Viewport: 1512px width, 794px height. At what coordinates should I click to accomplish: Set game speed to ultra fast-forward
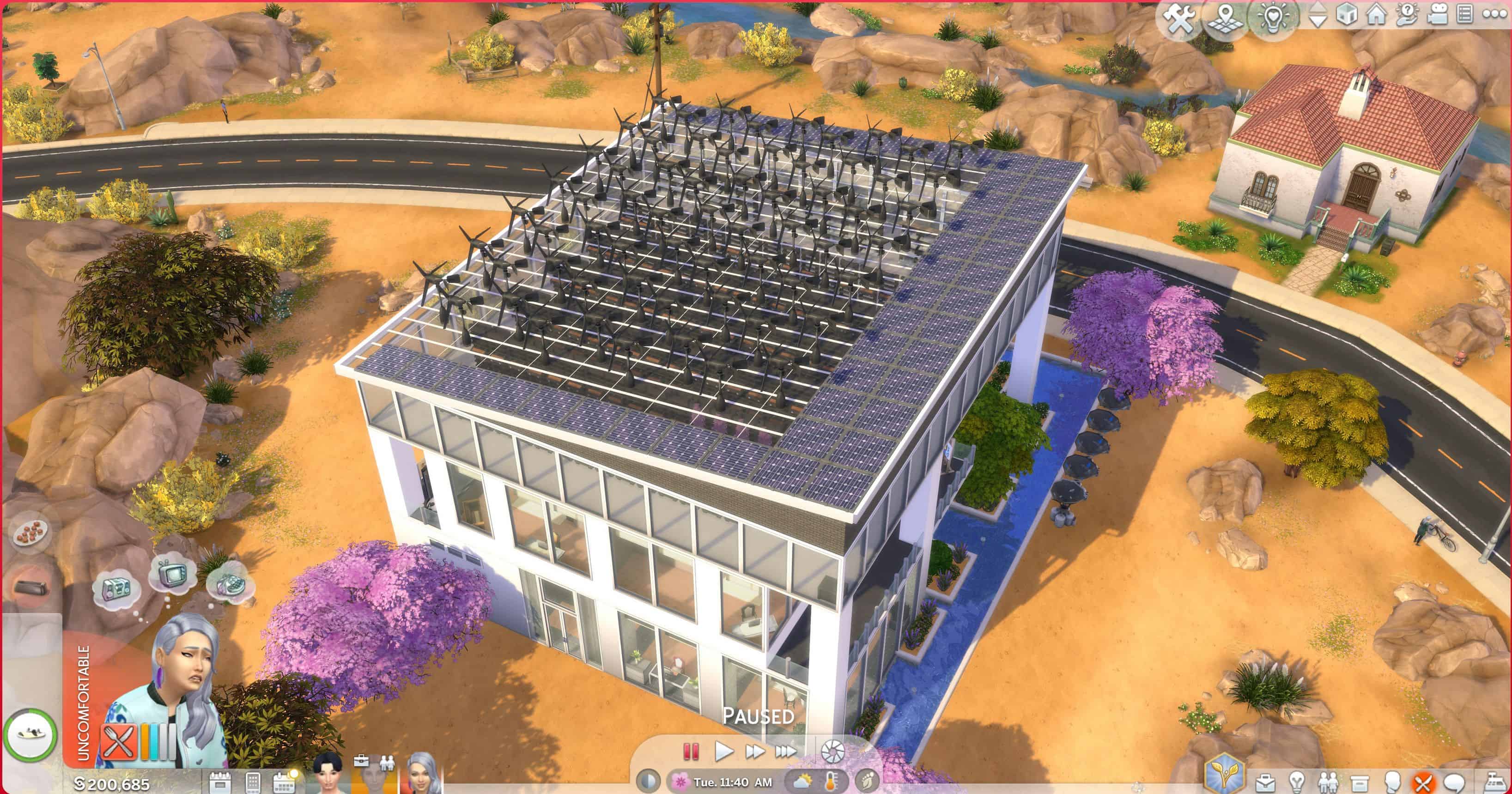click(x=786, y=751)
